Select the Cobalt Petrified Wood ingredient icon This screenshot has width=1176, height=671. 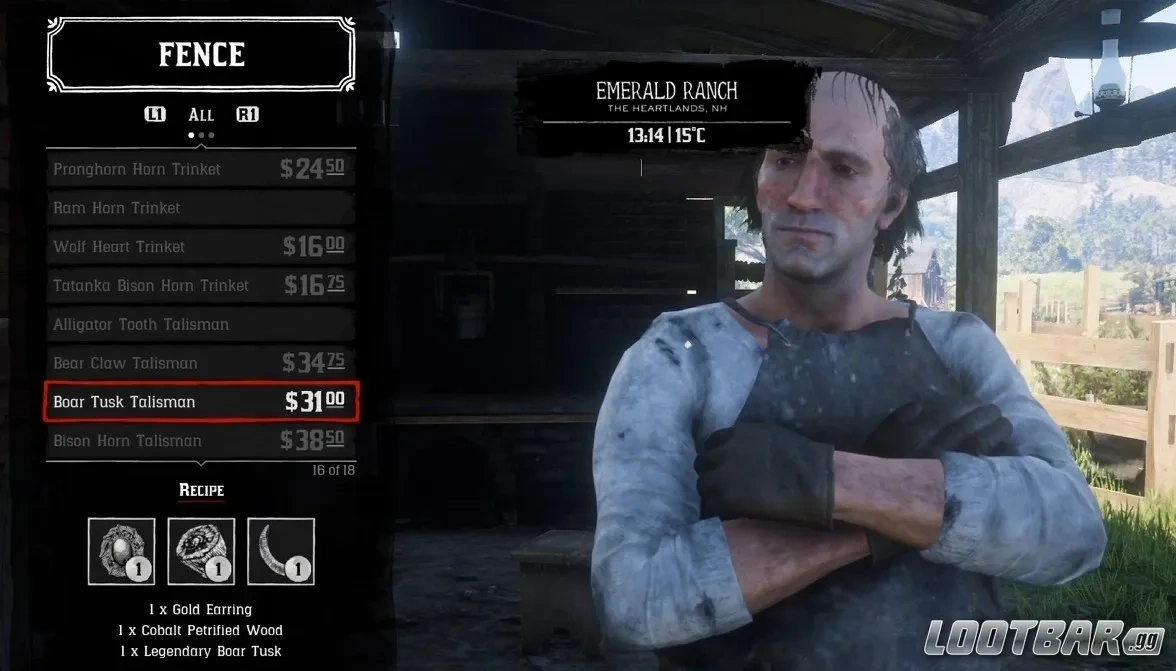tap(201, 551)
